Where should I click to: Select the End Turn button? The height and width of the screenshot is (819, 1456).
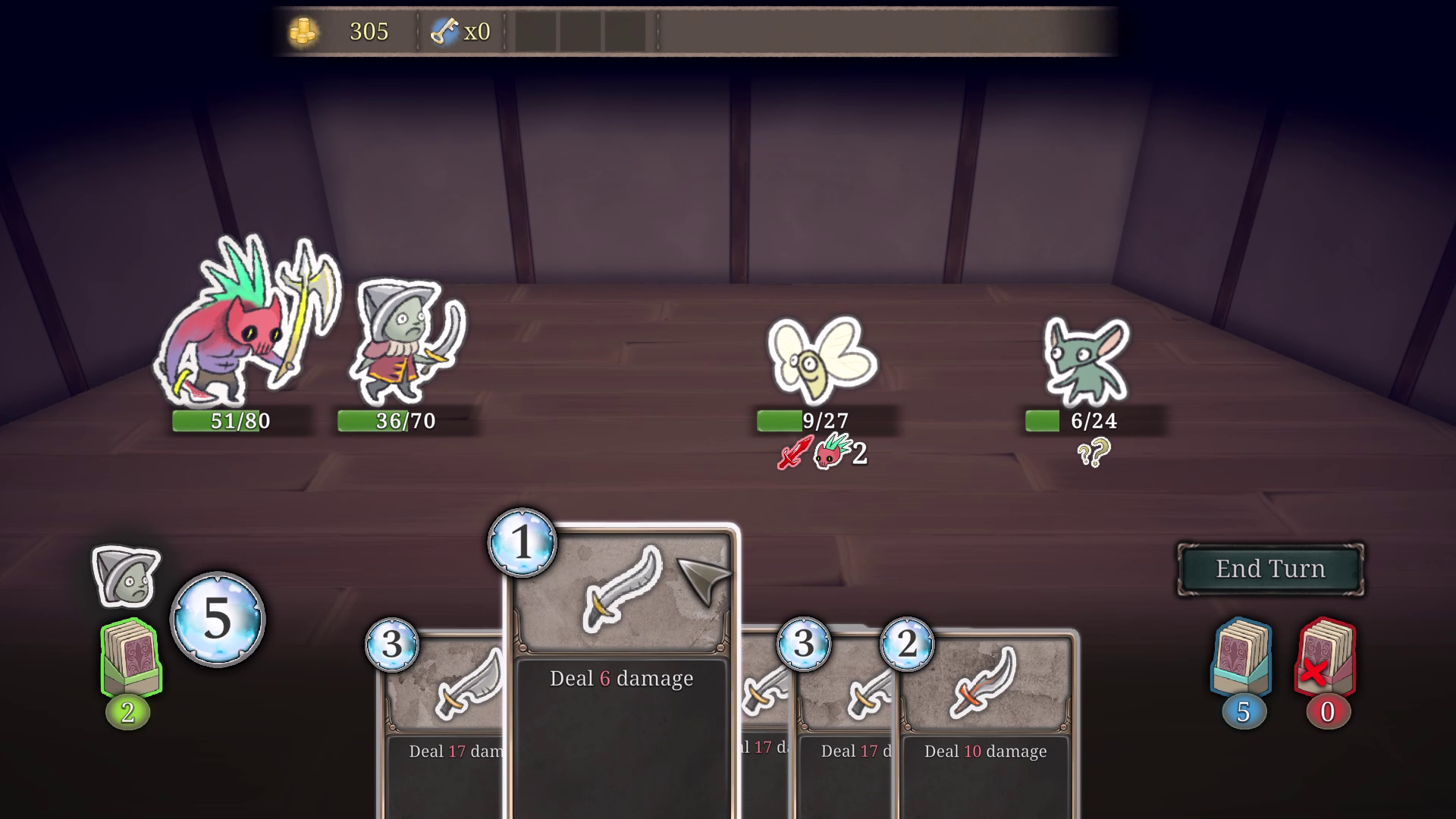click(x=1271, y=569)
